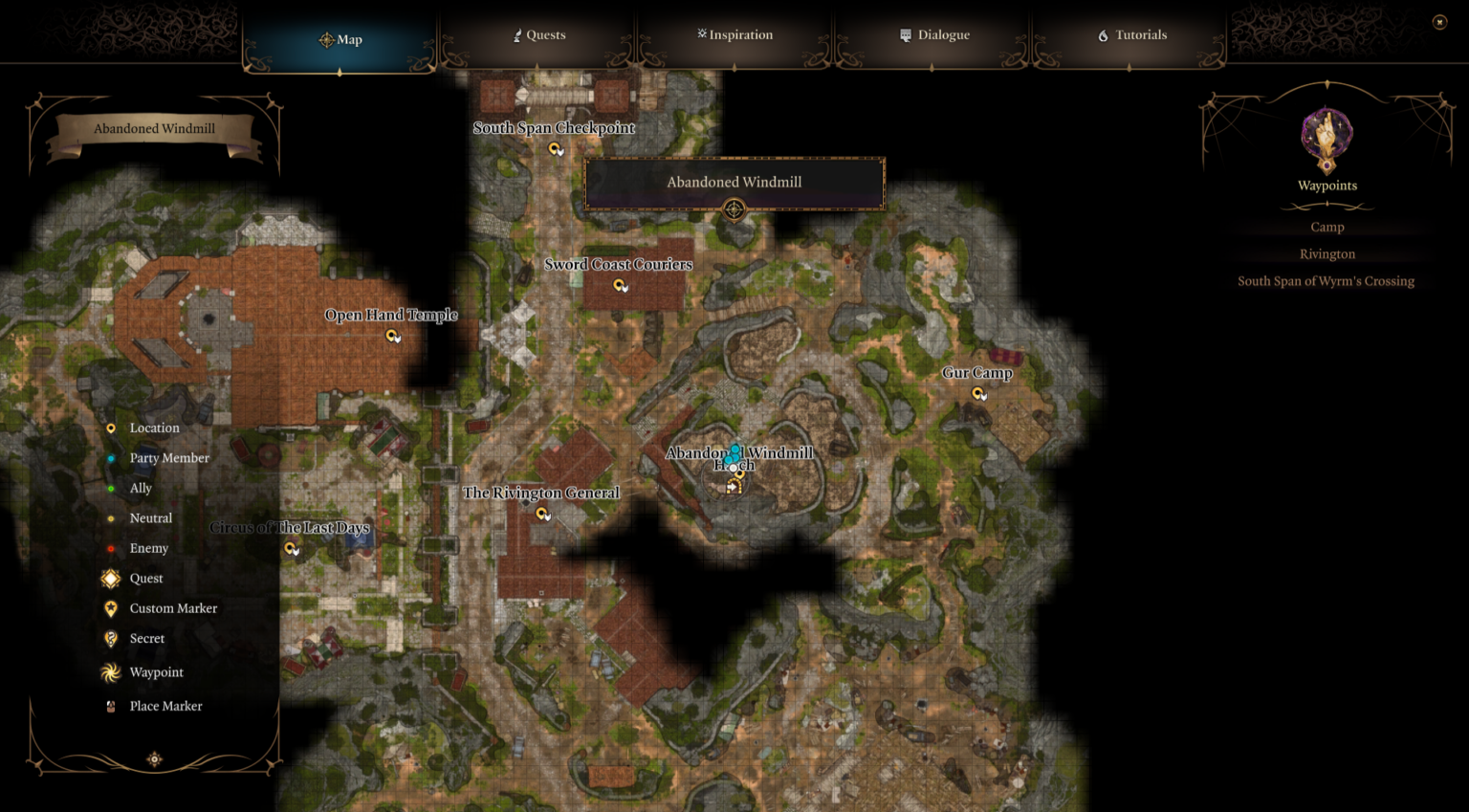1469x812 pixels.
Task: Select the Waypoint swirl icon in the legend
Action: coord(109,671)
